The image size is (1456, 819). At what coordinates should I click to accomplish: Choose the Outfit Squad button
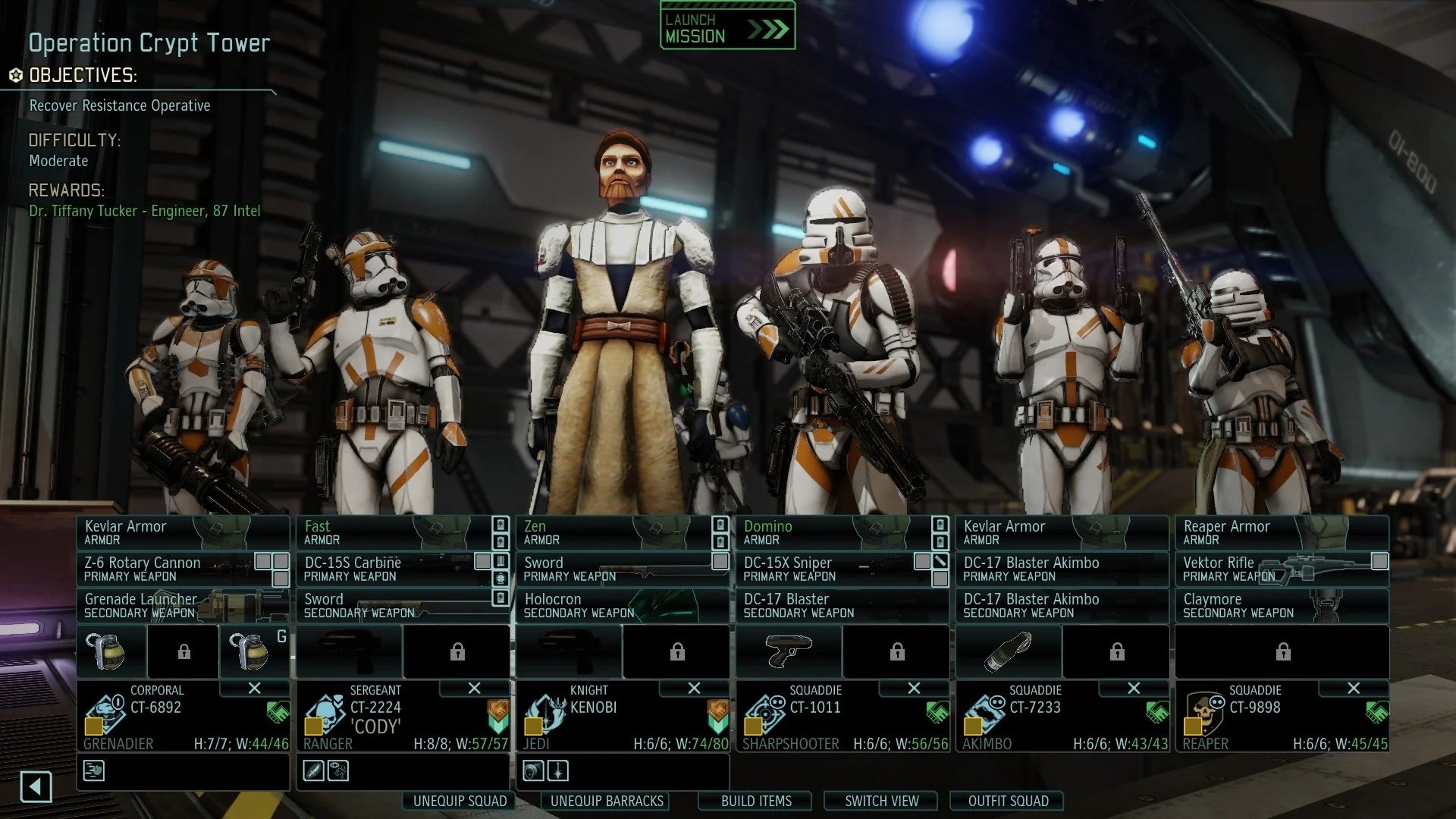(x=1008, y=801)
